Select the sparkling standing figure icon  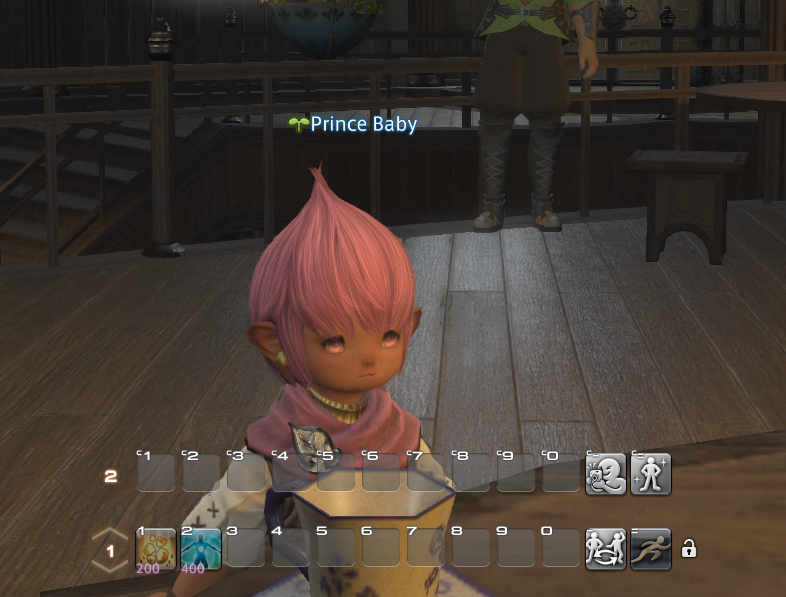pos(650,473)
